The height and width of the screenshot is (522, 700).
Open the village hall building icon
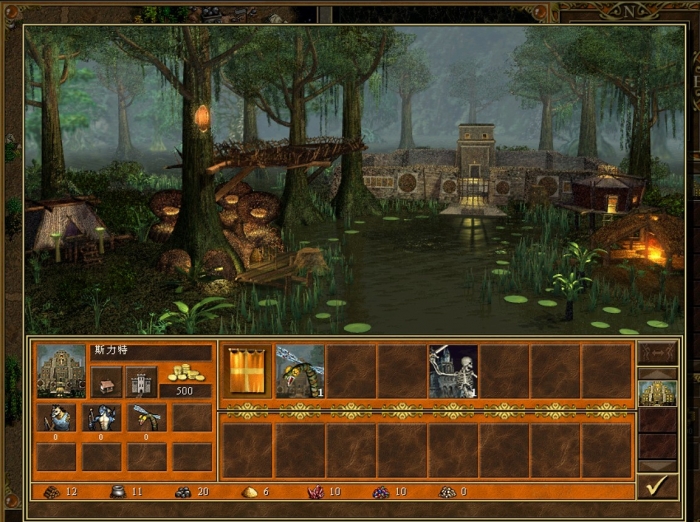pyautogui.click(x=106, y=381)
